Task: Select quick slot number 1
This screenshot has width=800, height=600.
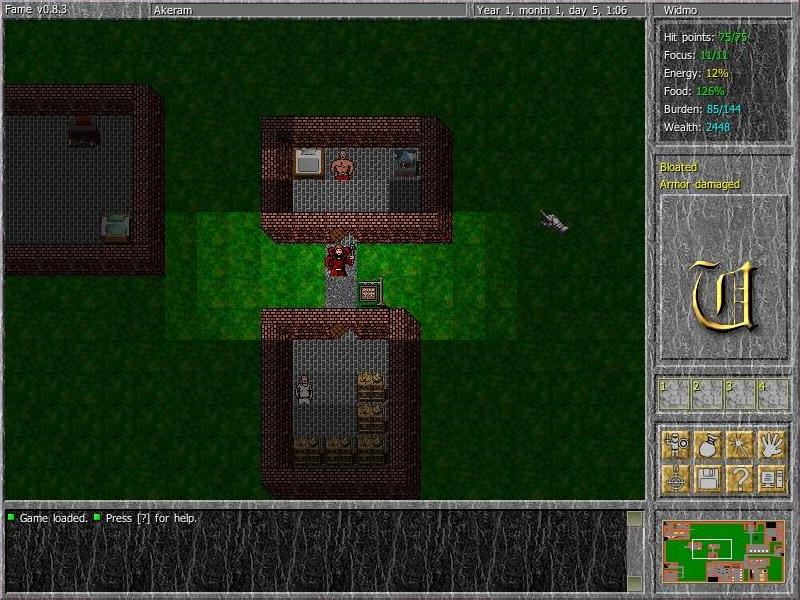Action: [673, 394]
